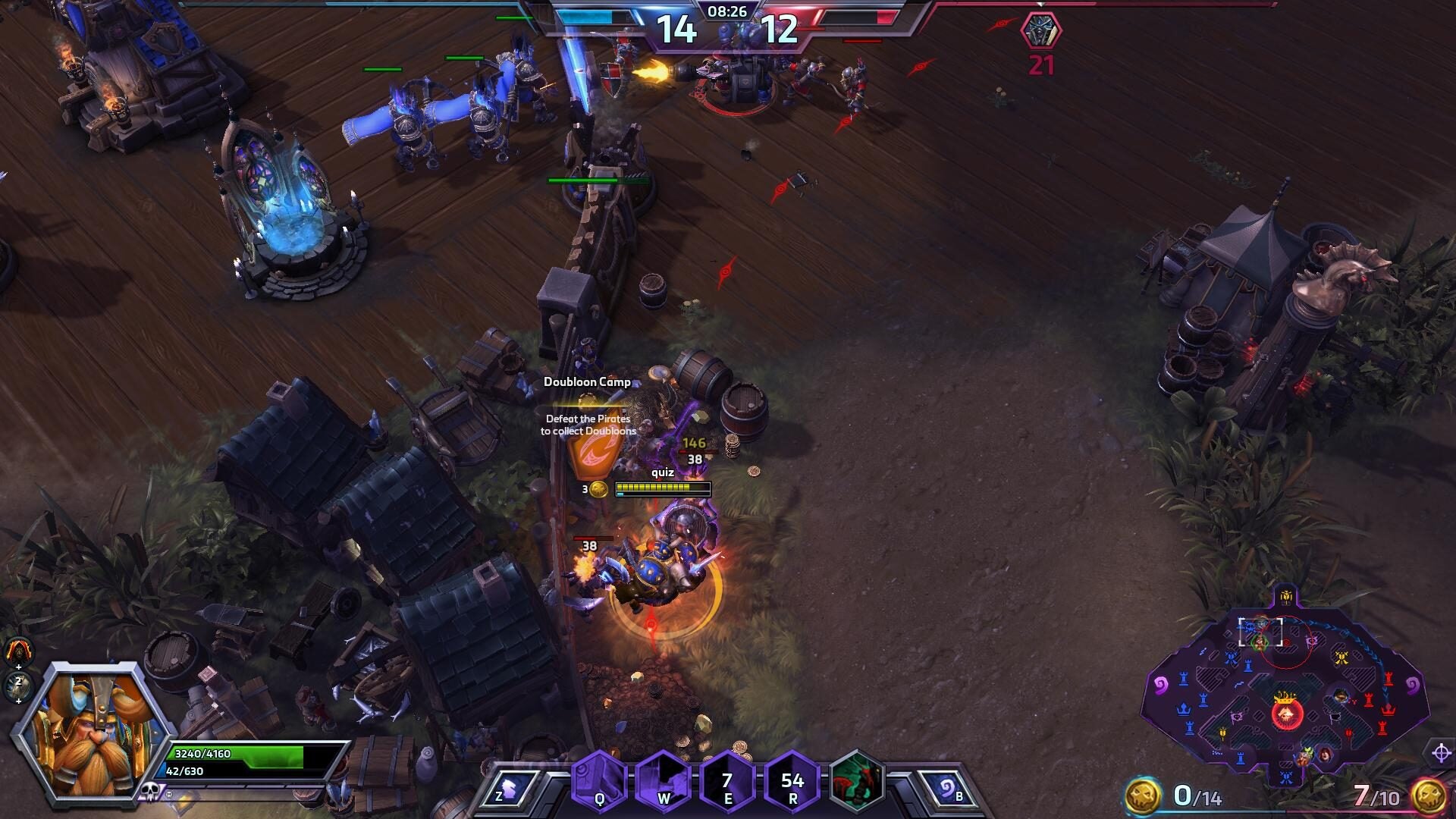This screenshot has height=819, width=1456.
Task: Summon the mount with the Z button
Action: 510,789
